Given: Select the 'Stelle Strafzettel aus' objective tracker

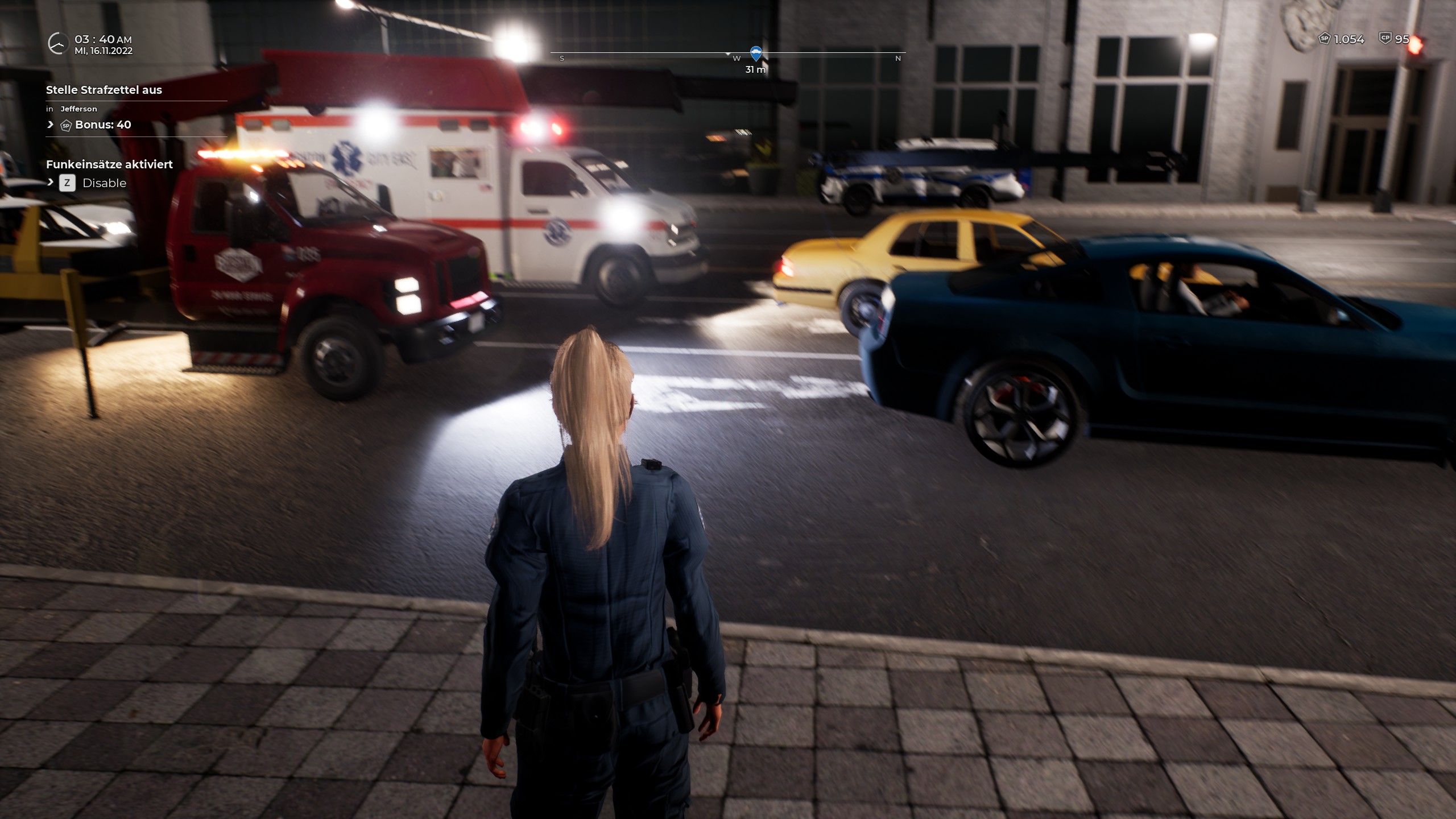Looking at the screenshot, I should (104, 90).
